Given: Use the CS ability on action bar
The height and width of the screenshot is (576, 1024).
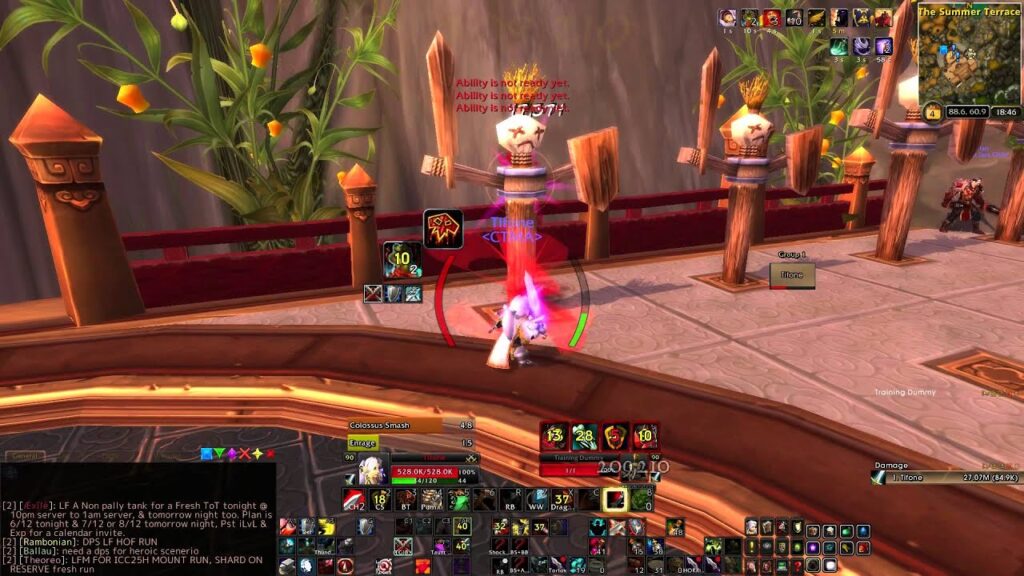Looking at the screenshot, I should 380,499.
